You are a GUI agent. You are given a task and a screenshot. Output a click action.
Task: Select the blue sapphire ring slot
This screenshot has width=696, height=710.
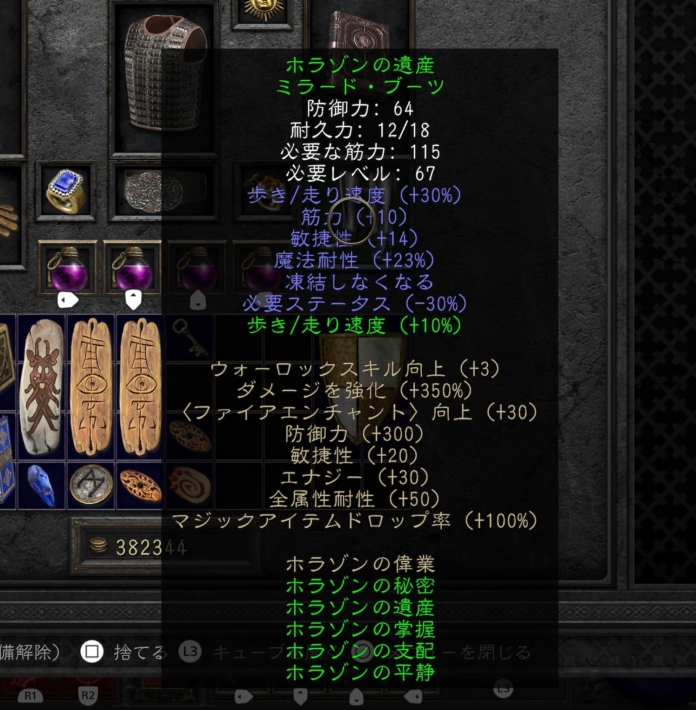click(x=66, y=191)
